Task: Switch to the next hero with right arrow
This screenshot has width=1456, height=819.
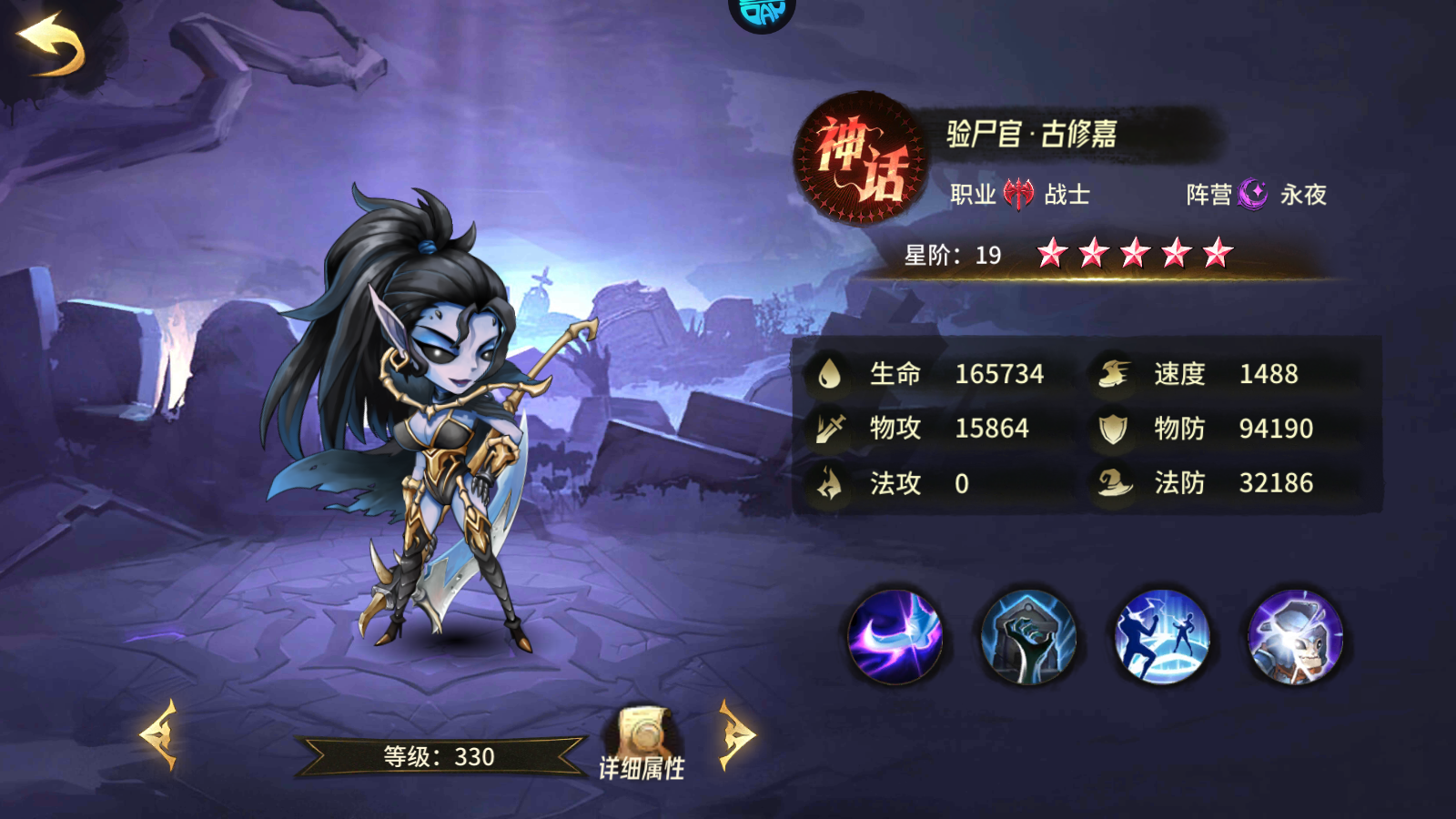Action: pyautogui.click(x=736, y=734)
